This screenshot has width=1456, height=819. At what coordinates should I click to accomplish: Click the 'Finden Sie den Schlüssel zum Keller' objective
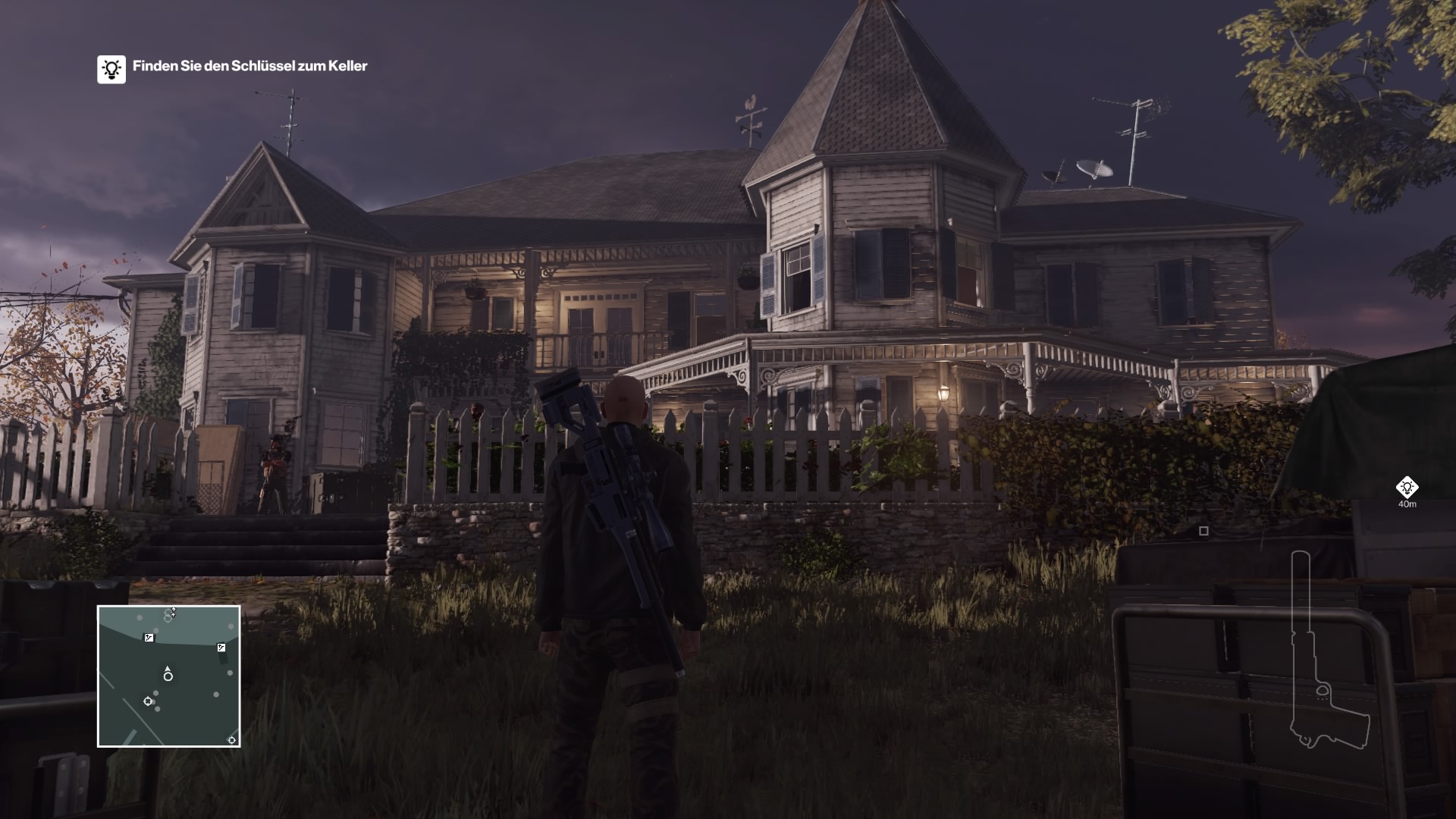(x=249, y=66)
